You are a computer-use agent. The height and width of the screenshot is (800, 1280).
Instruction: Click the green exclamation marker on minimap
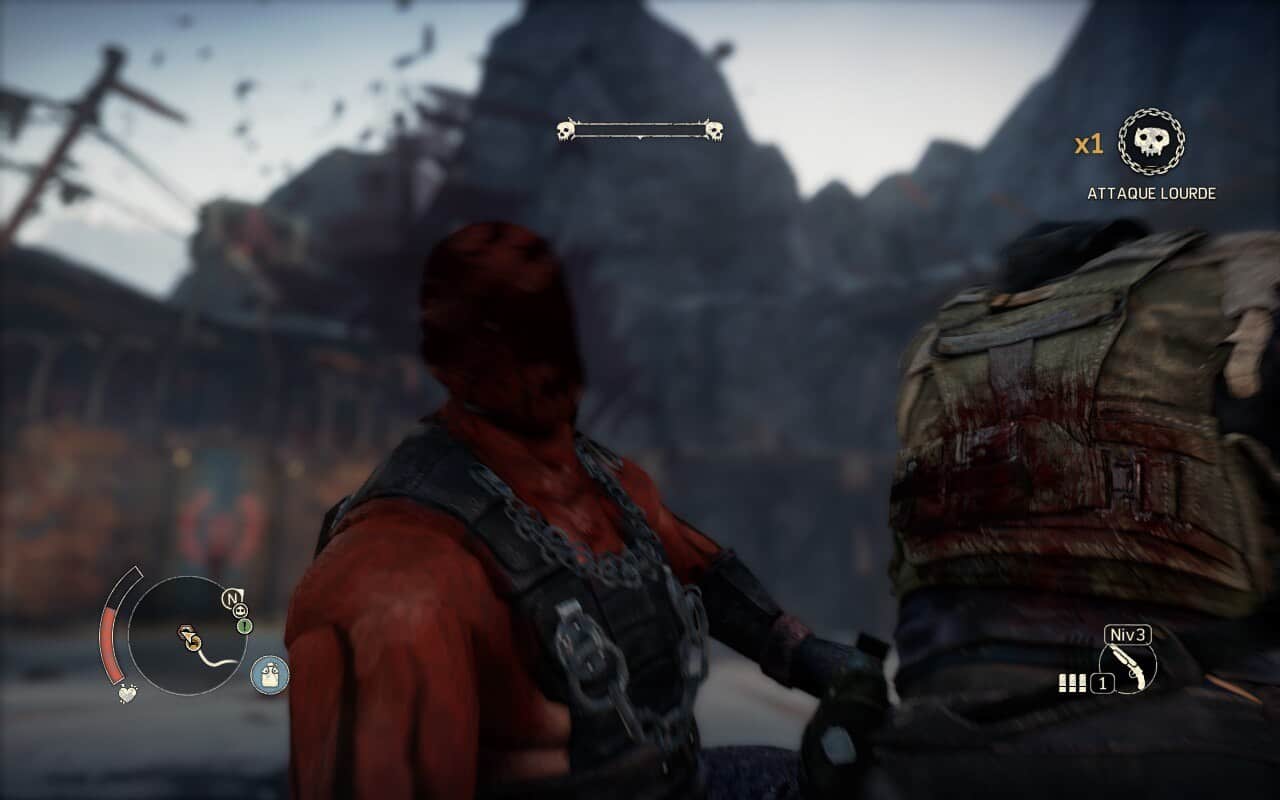point(245,626)
